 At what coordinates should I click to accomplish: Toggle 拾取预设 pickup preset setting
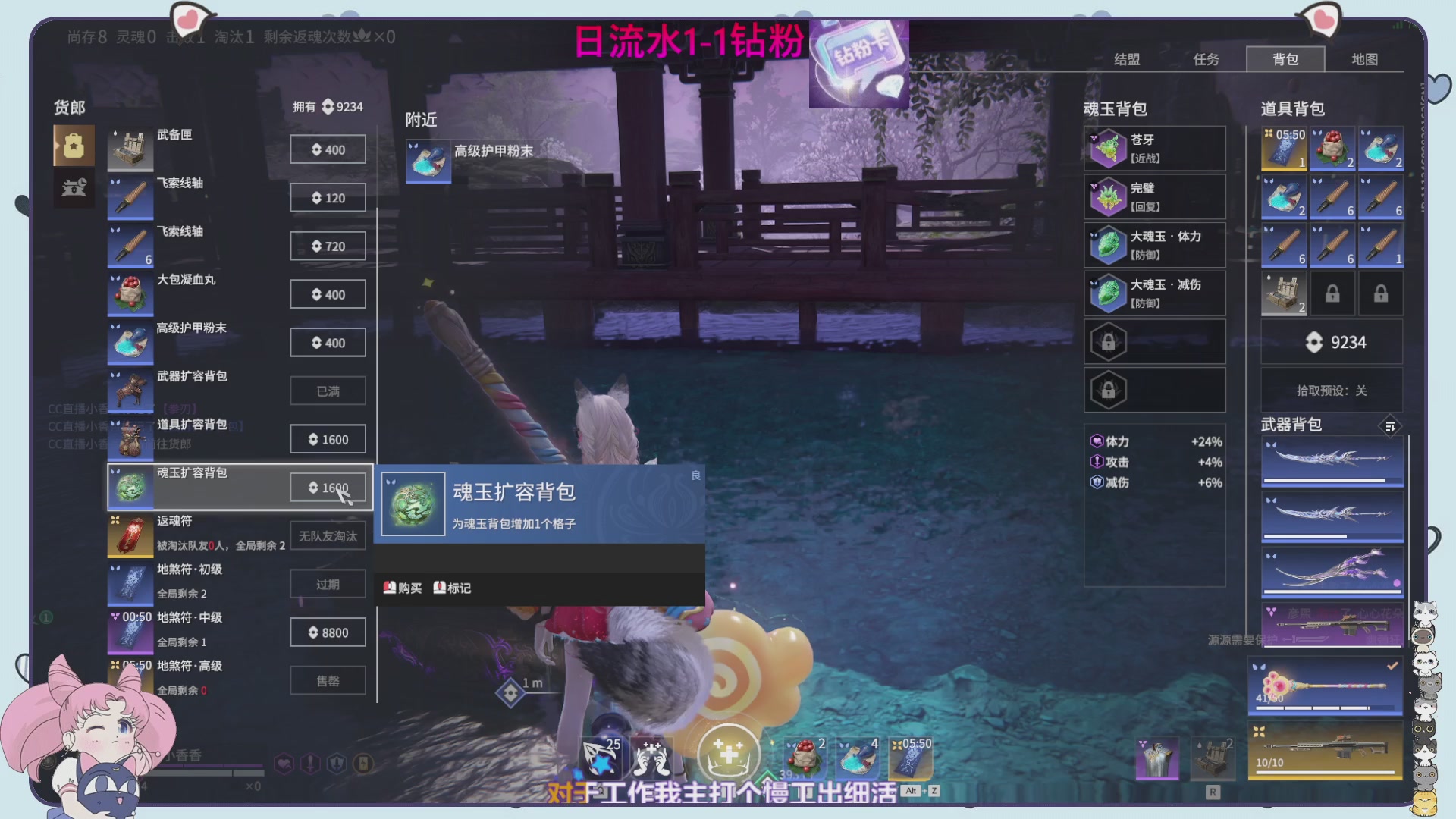1331,390
